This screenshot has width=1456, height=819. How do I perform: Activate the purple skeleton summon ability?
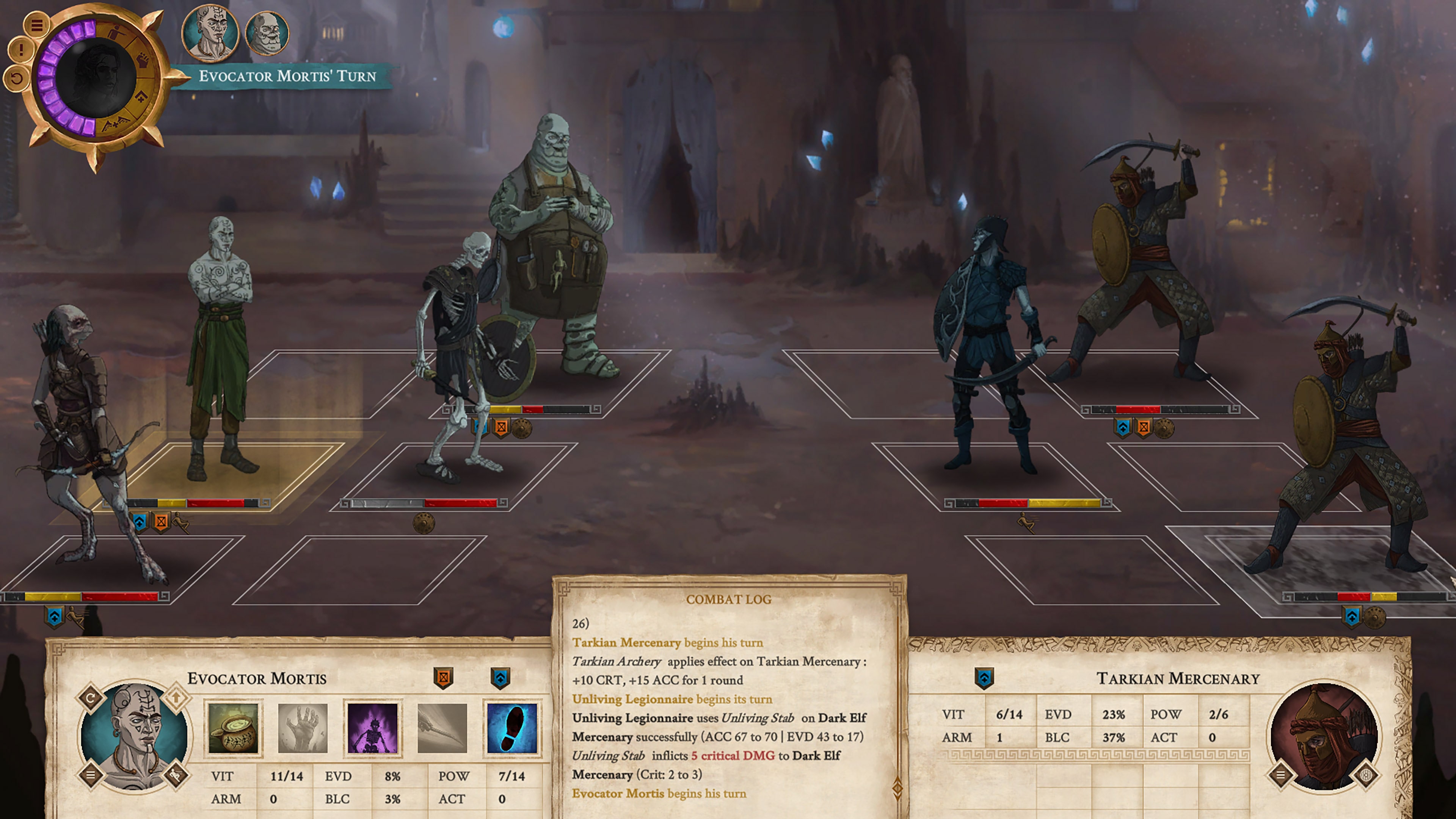372,728
